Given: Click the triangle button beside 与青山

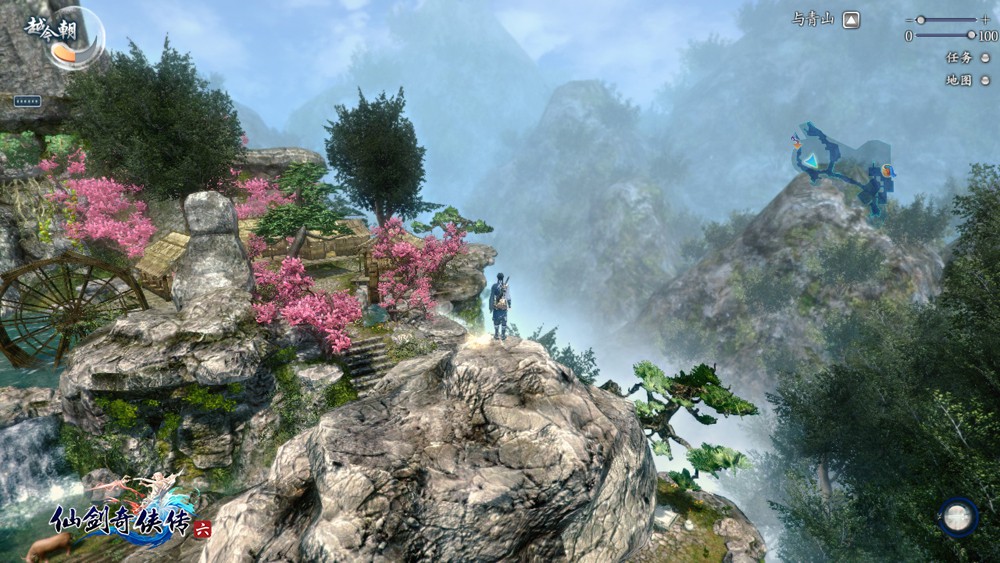Looking at the screenshot, I should point(850,19).
